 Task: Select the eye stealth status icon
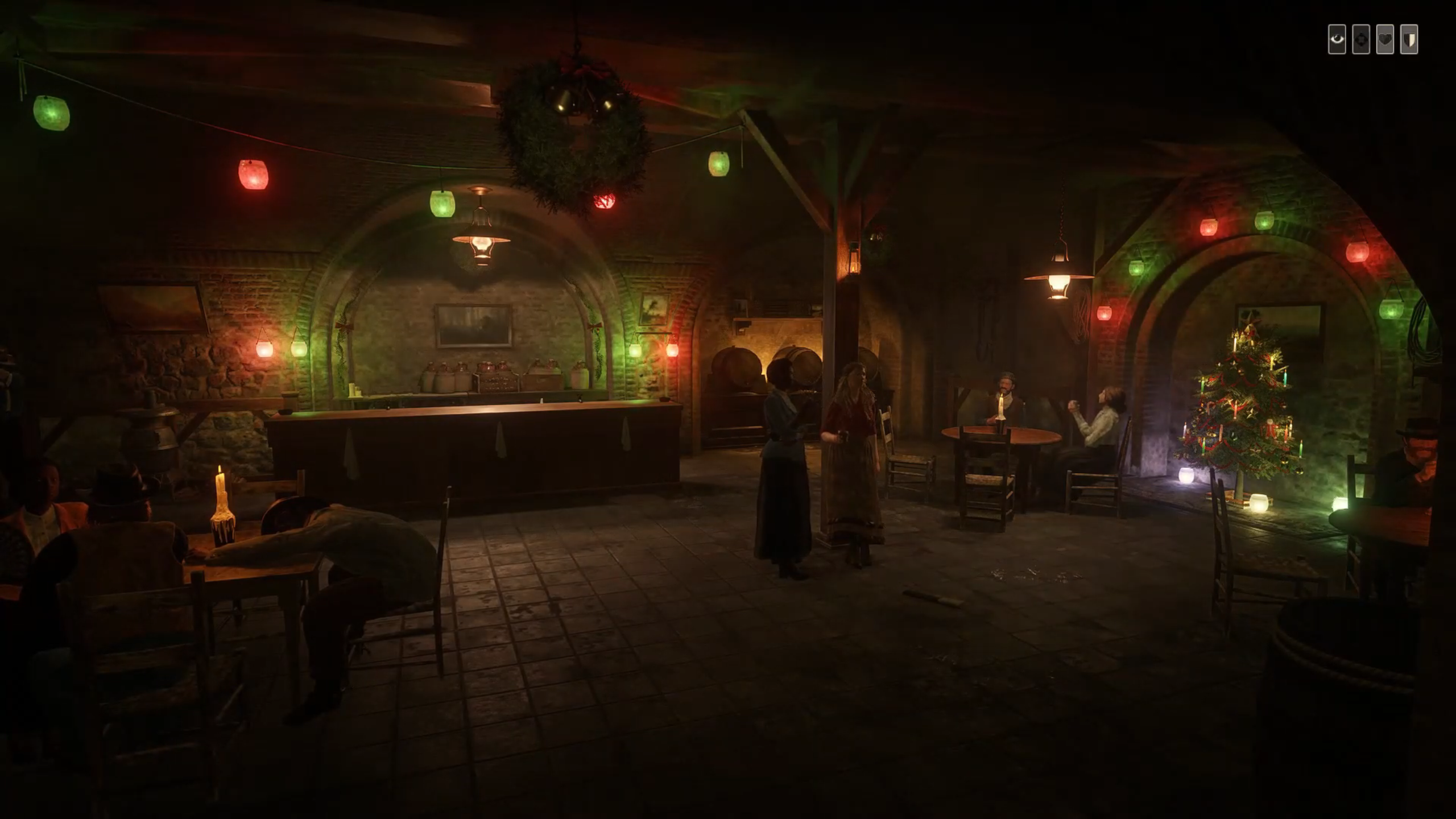[x=1337, y=39]
